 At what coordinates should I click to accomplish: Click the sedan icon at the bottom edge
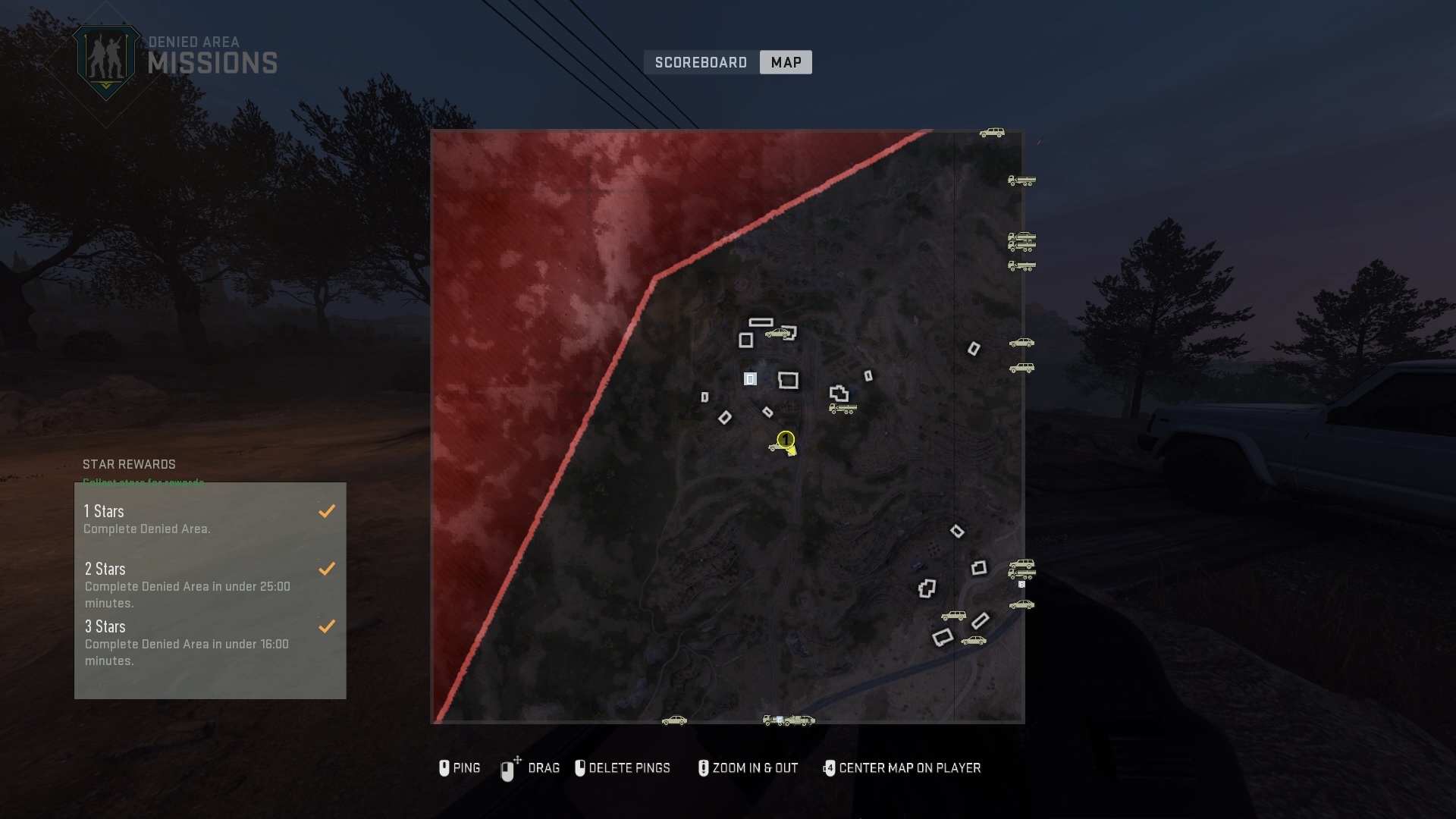(673, 720)
